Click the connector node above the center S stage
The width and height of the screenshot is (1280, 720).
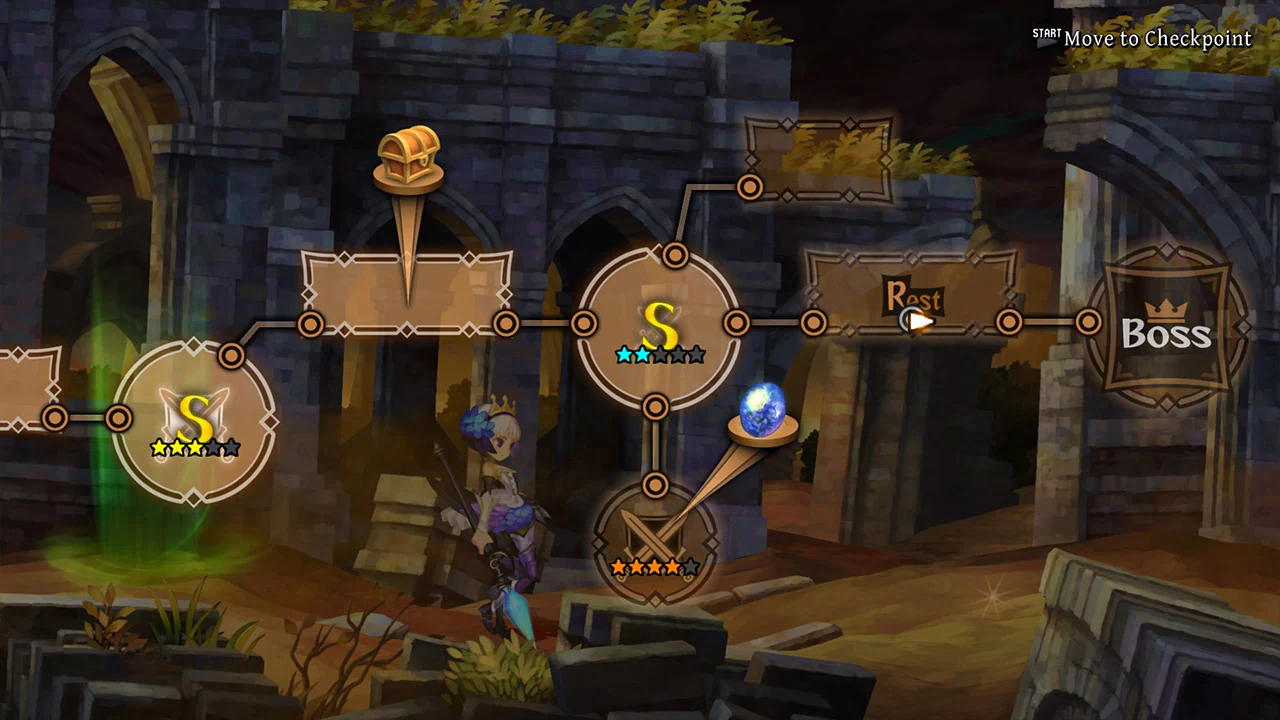coord(674,257)
